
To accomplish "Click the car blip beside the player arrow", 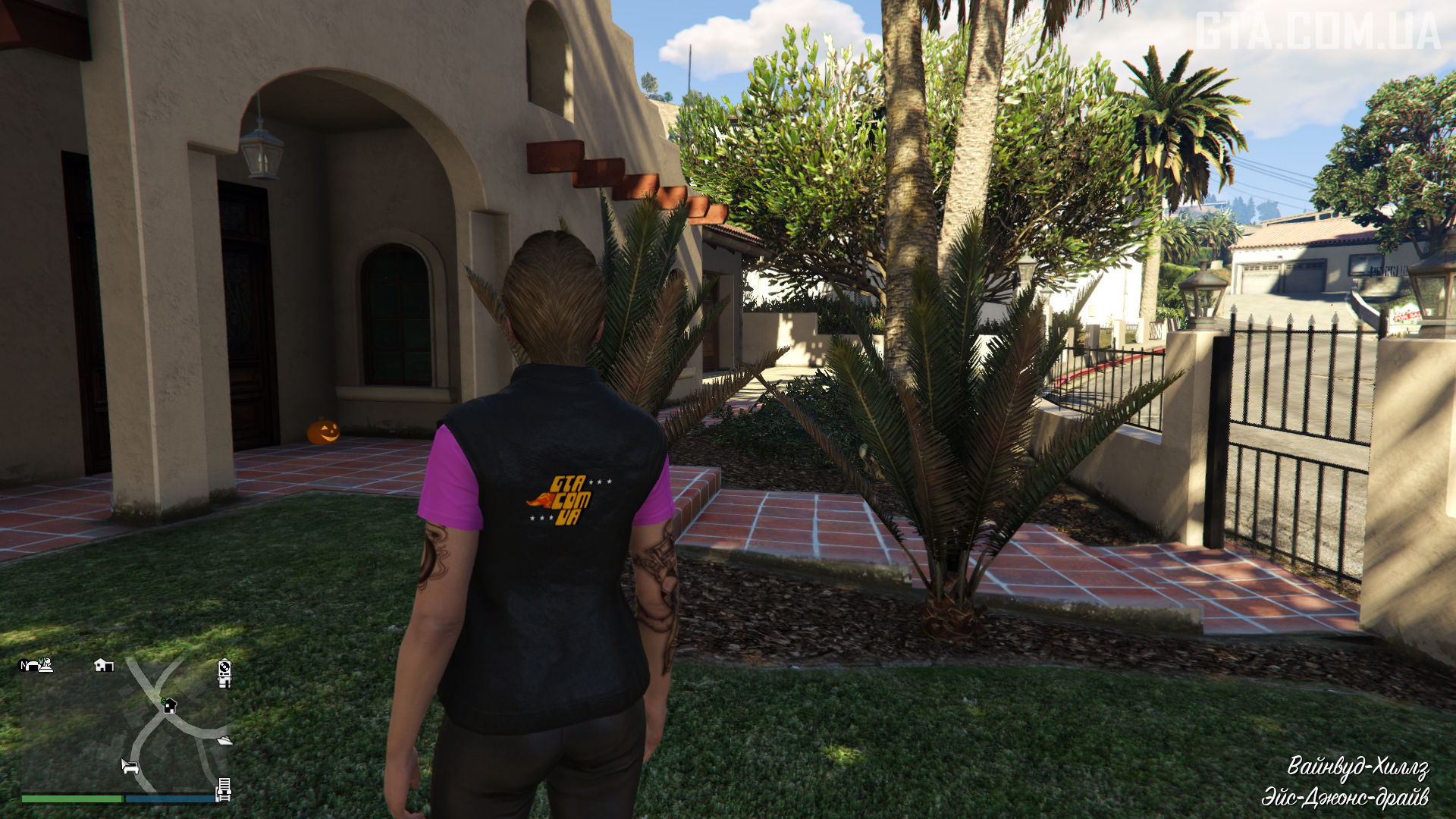I will pos(131,767).
